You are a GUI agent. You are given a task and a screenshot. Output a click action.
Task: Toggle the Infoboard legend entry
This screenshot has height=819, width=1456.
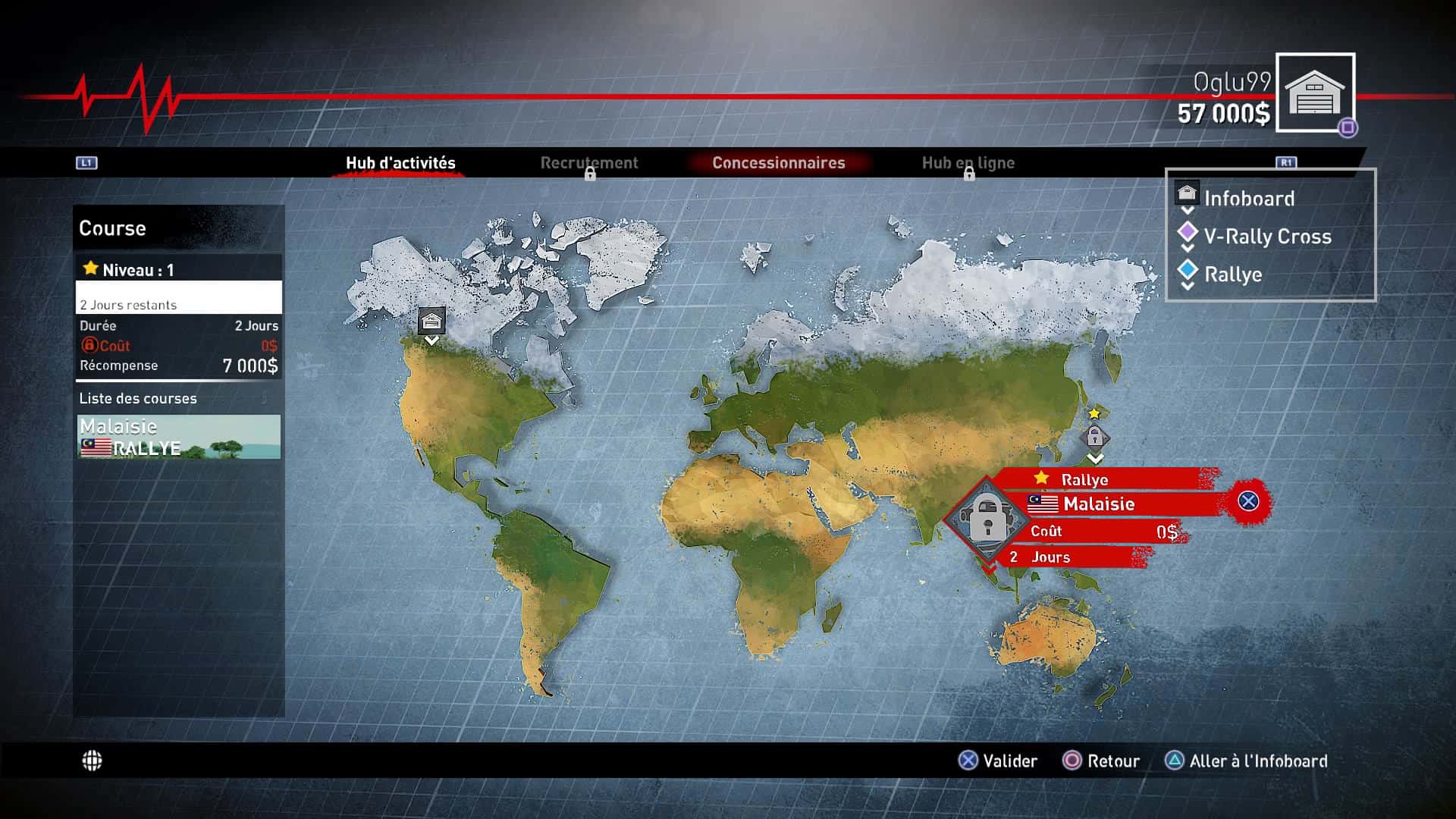click(x=1248, y=199)
